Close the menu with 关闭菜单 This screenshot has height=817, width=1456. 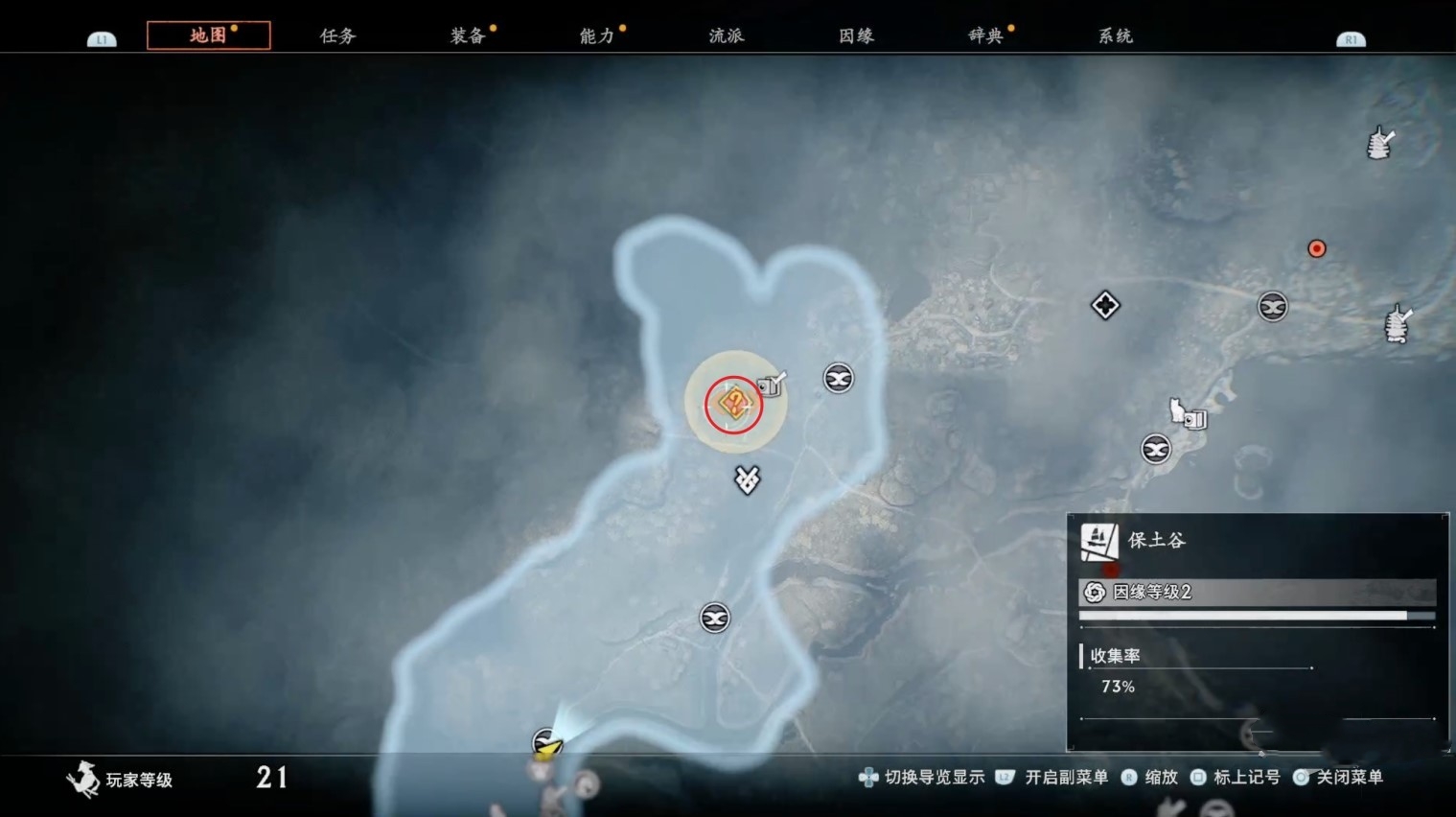[x=1348, y=778]
